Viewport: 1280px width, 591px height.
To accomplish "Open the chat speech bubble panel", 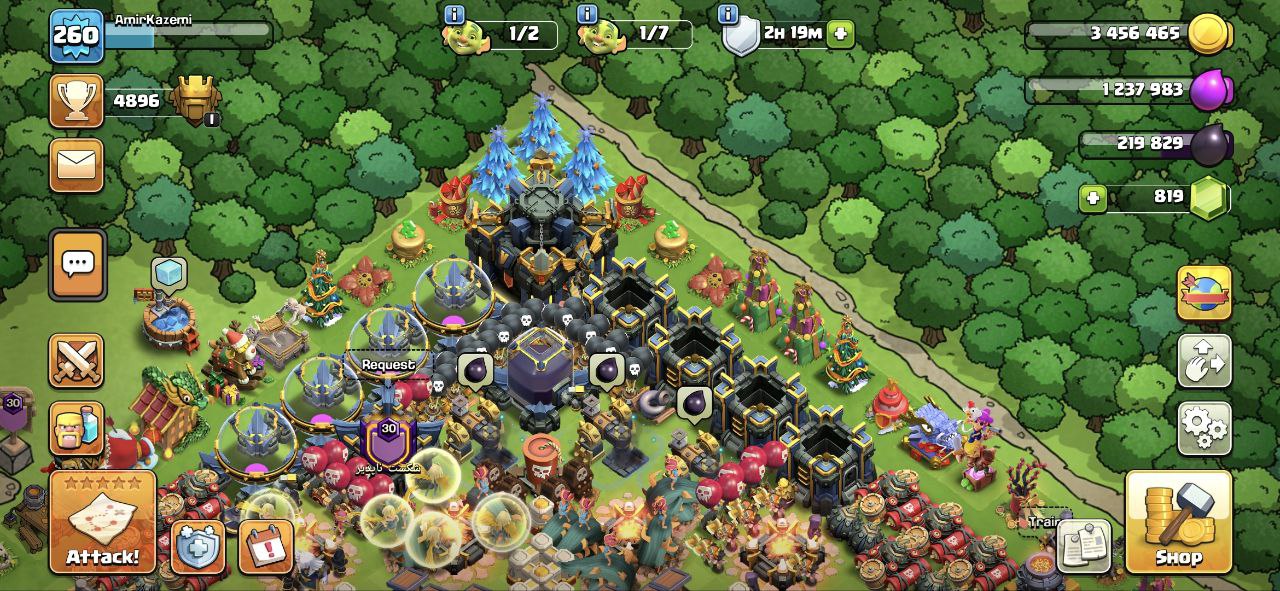I will coord(77,264).
